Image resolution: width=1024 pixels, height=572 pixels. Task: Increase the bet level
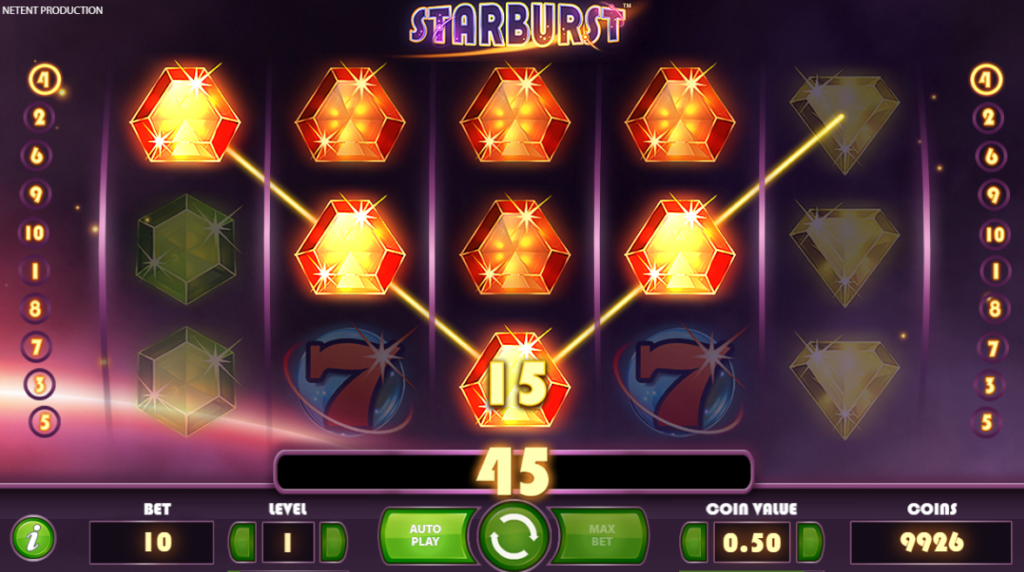[333, 541]
